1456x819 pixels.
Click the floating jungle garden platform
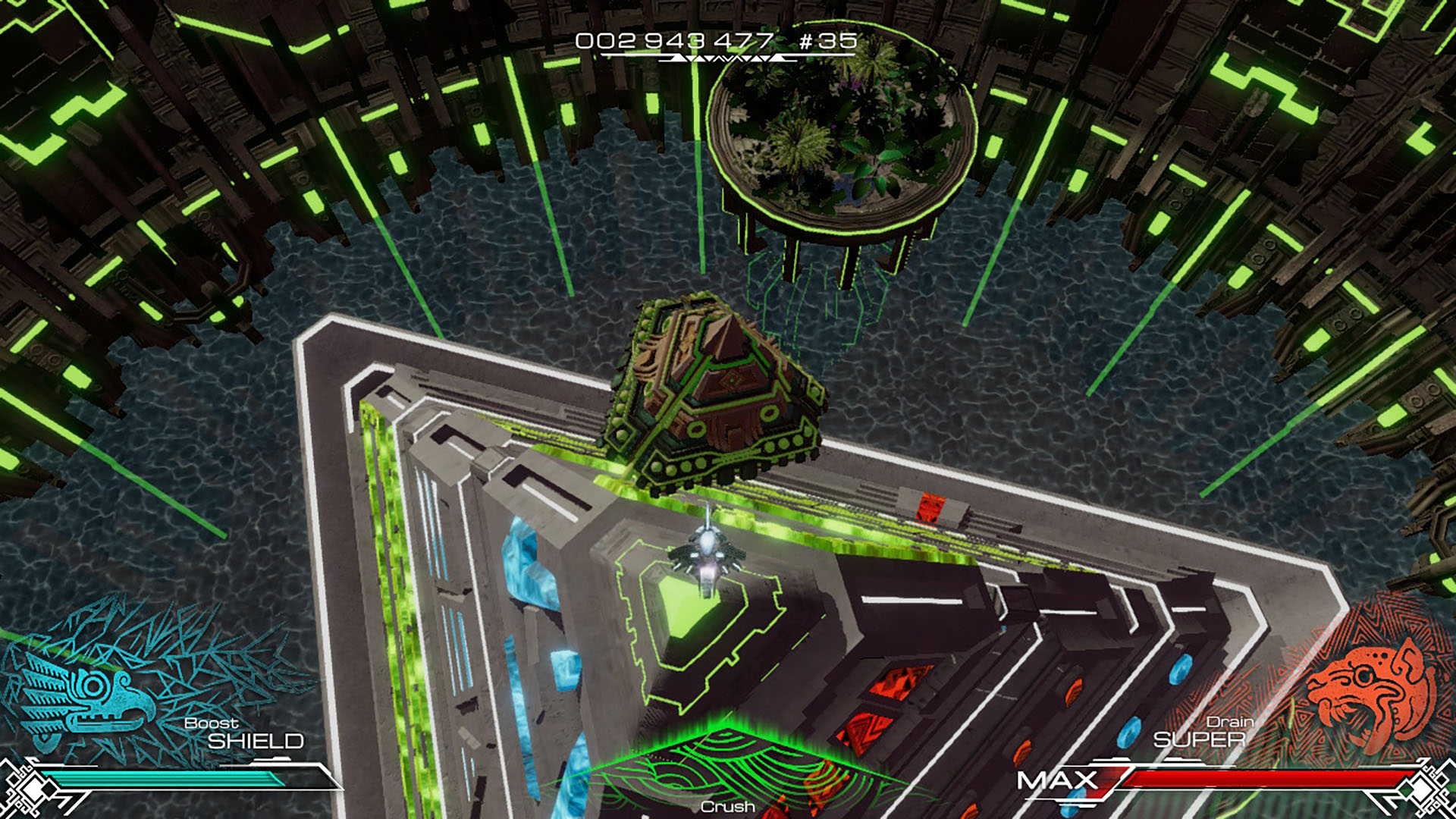pyautogui.click(x=846, y=136)
